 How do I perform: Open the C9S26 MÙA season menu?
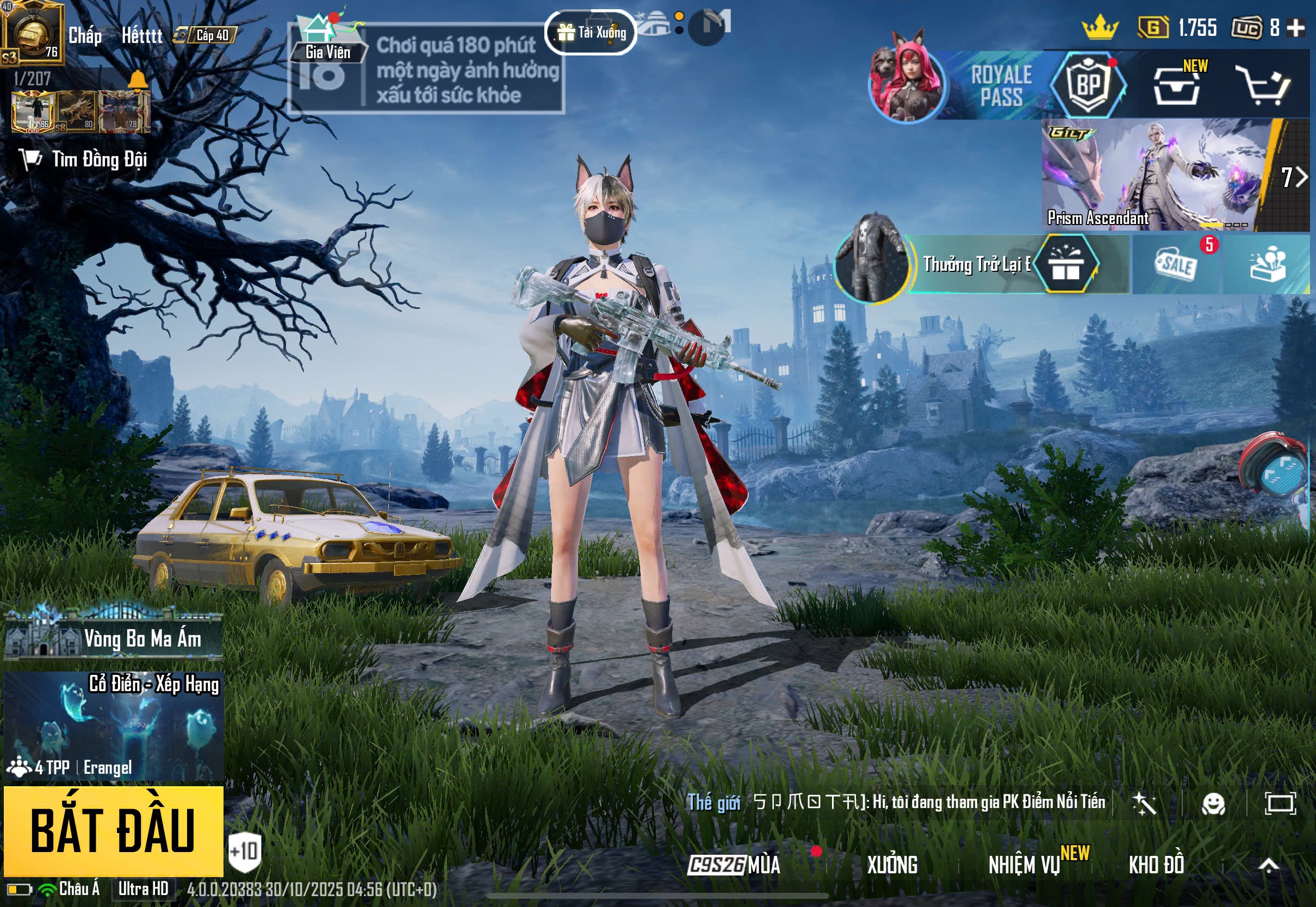click(x=734, y=865)
